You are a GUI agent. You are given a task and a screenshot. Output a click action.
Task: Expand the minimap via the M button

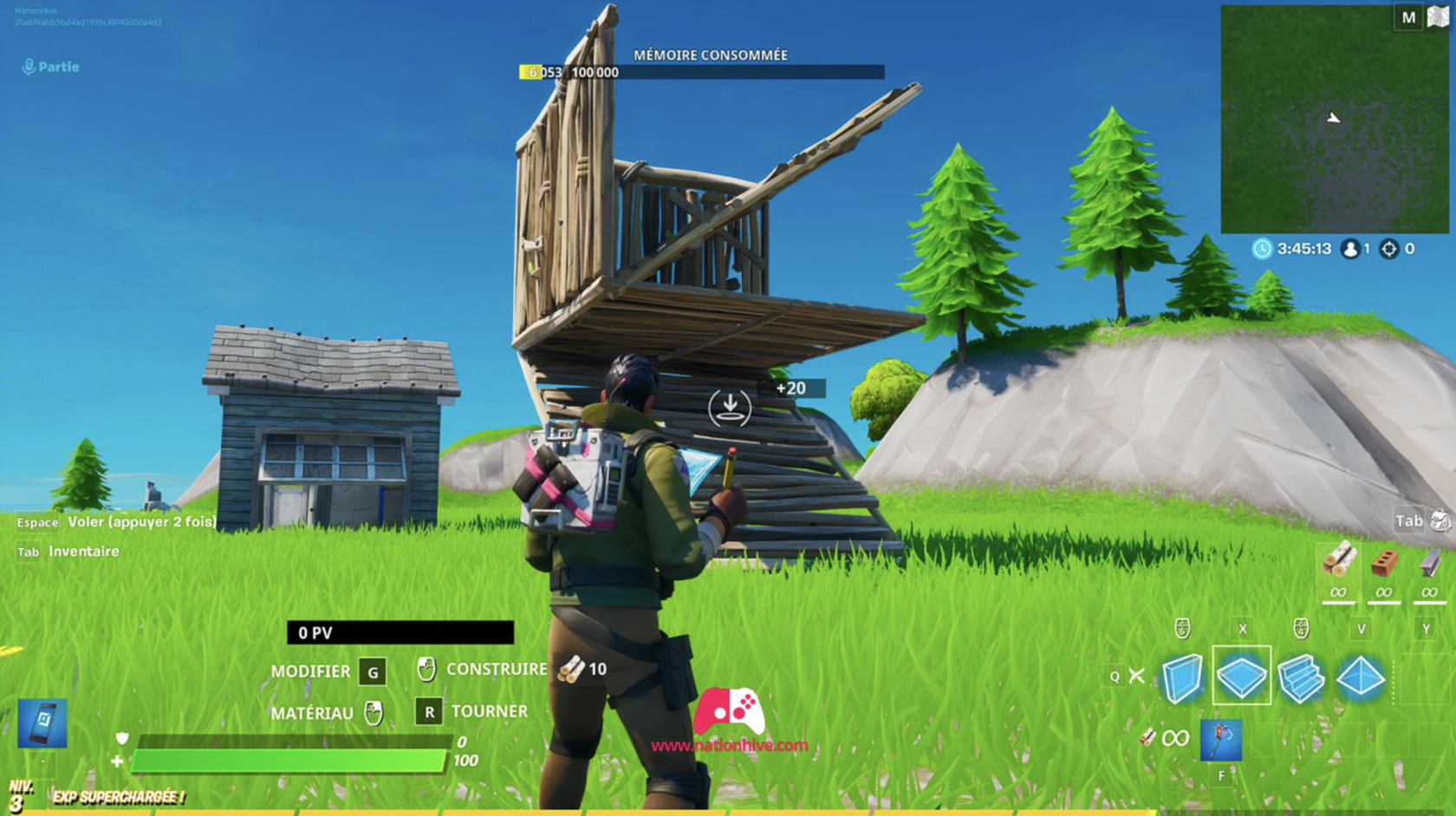coord(1407,16)
